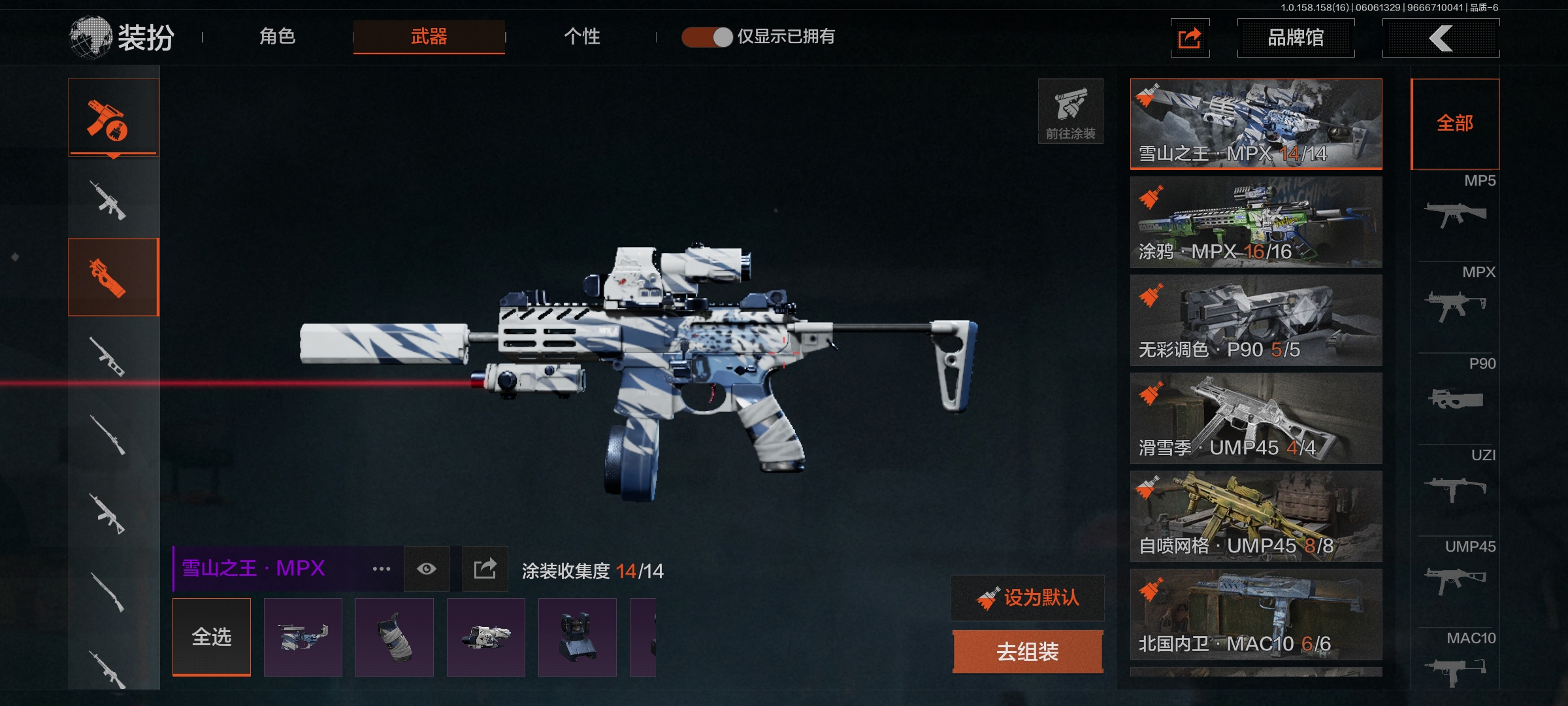Show 全部 weapons filter

(x=1455, y=124)
